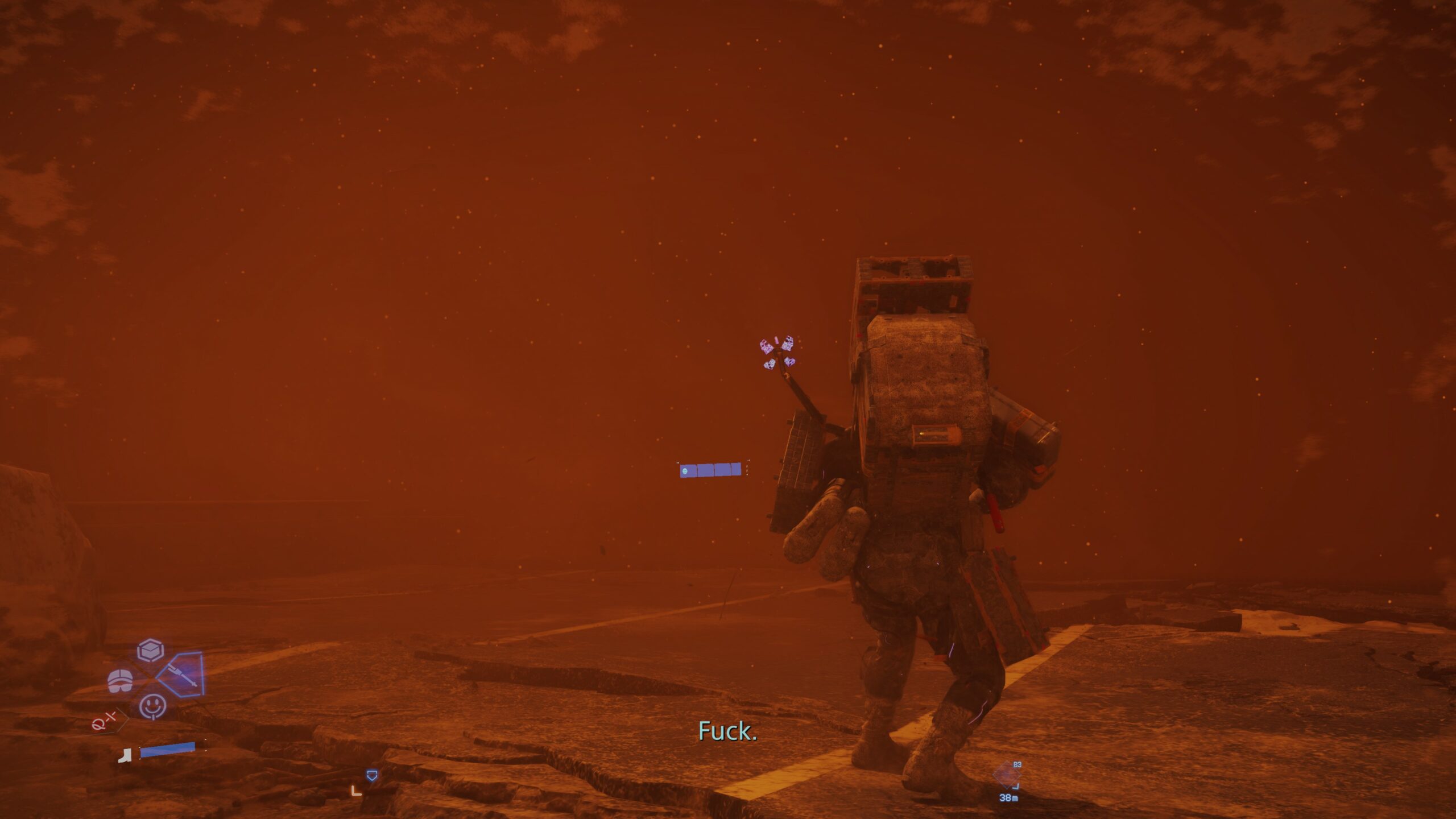Select the small blue shield marker
Image resolution: width=1456 pixels, height=819 pixels.
pos(372,775)
